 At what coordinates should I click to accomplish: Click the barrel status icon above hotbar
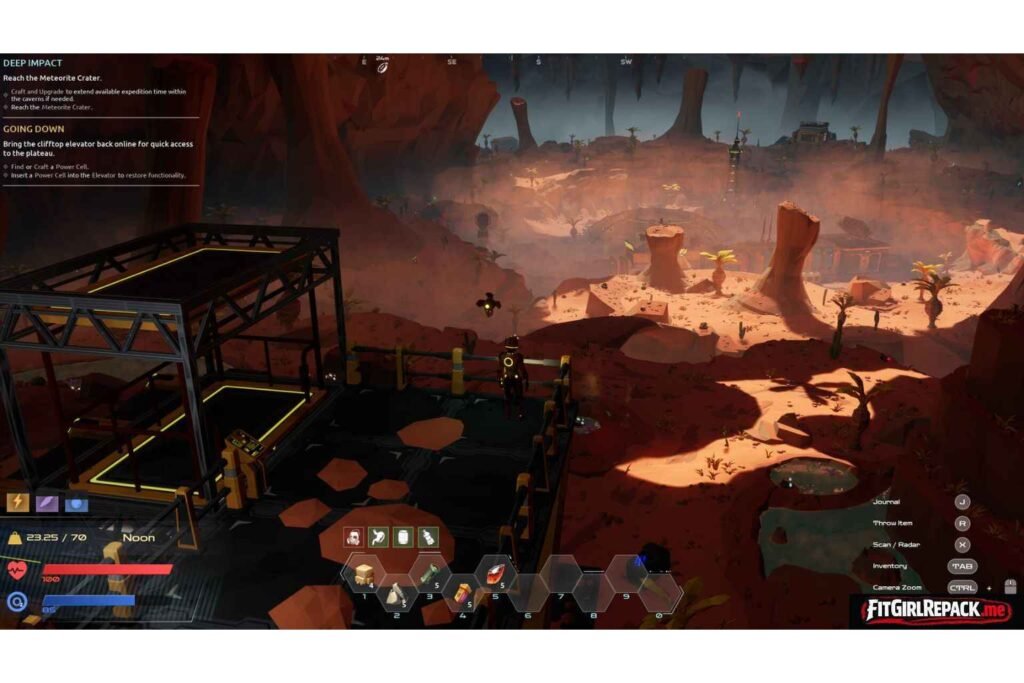tap(403, 537)
